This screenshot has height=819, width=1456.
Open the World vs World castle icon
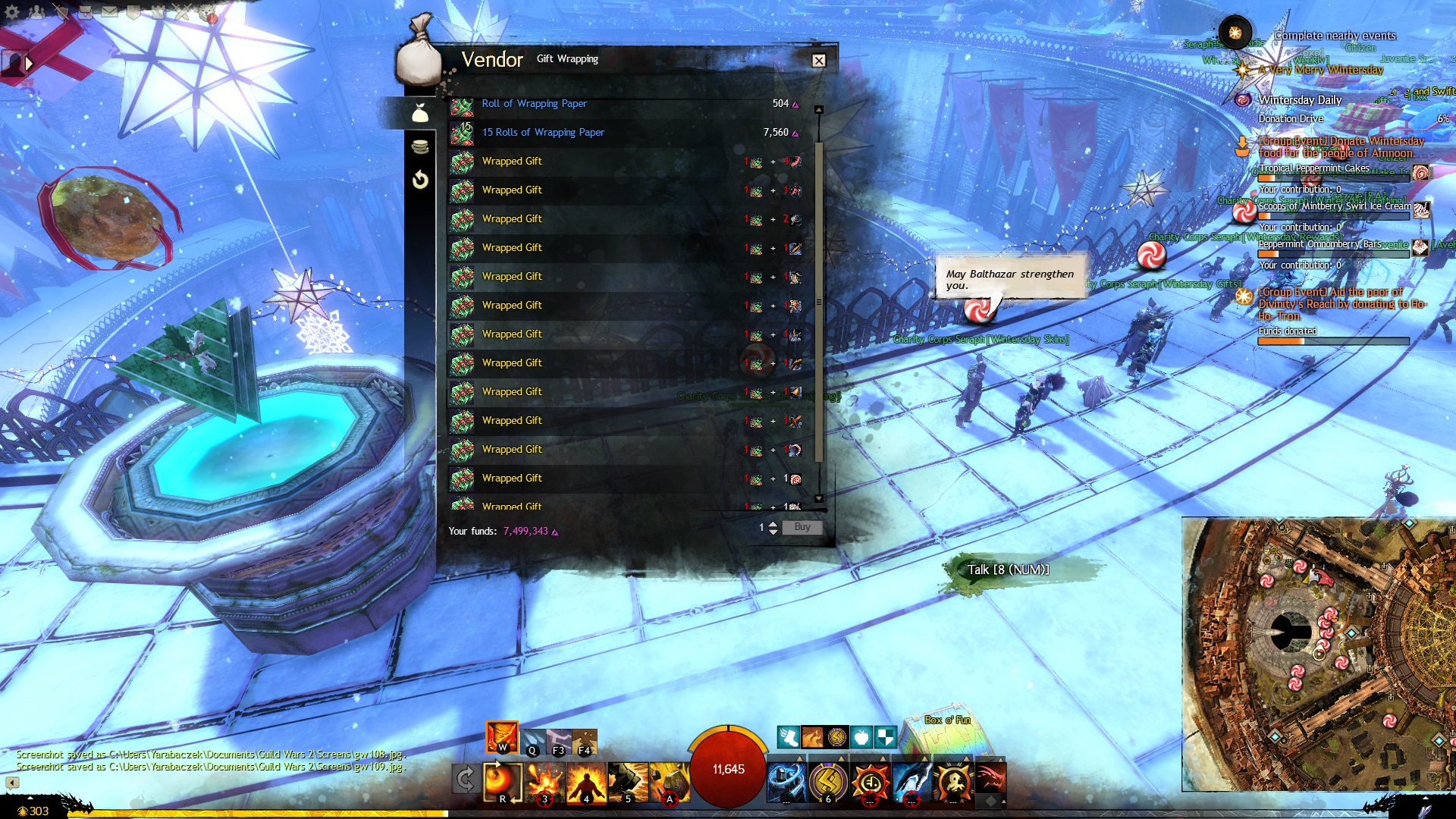(x=158, y=11)
